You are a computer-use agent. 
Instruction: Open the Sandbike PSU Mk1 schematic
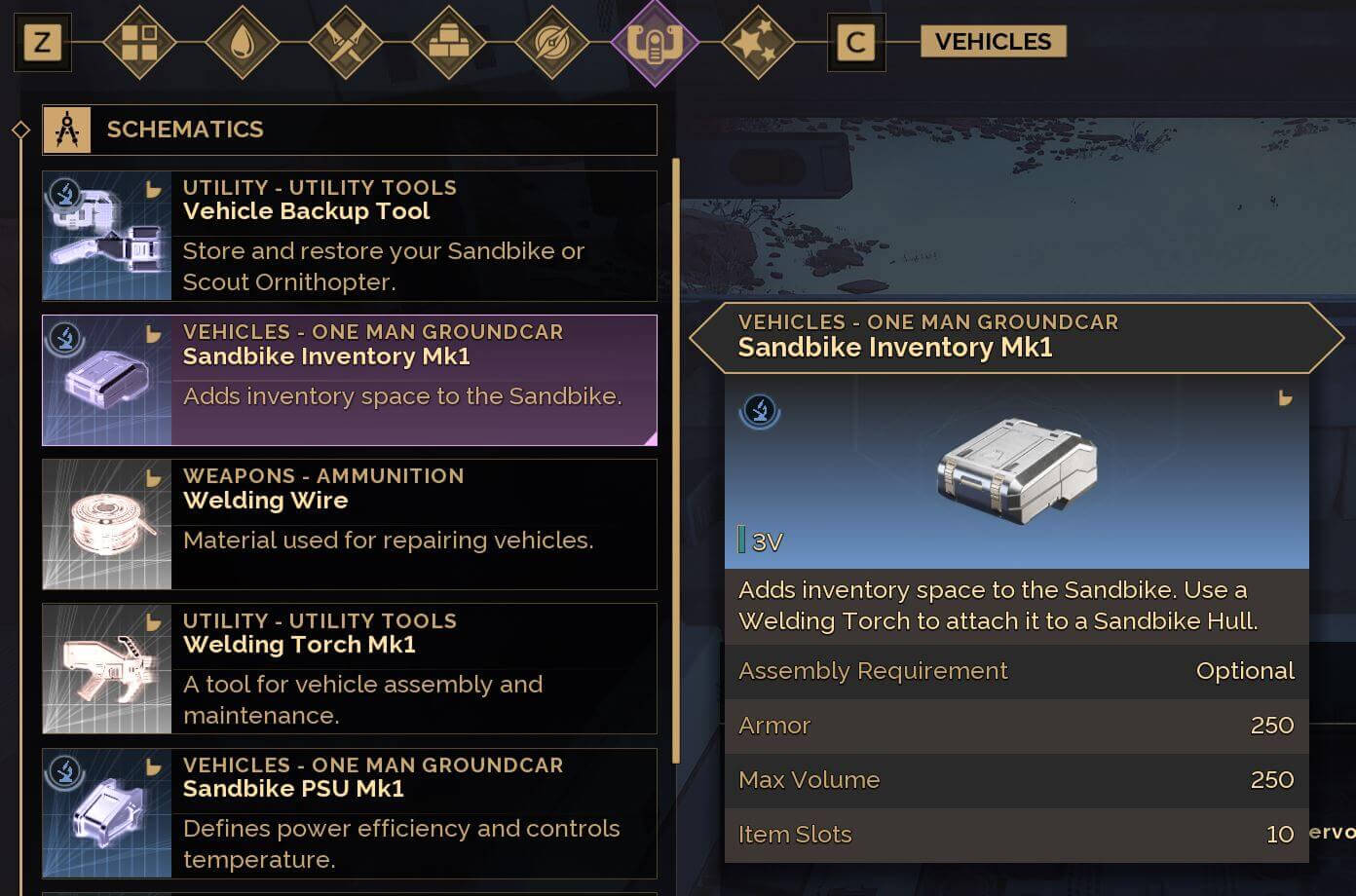pos(349,813)
